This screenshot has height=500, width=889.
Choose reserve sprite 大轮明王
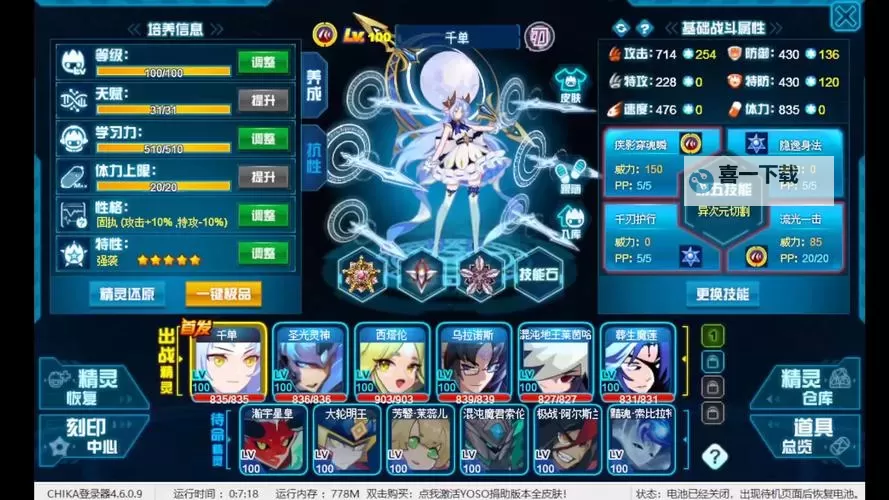pos(350,441)
